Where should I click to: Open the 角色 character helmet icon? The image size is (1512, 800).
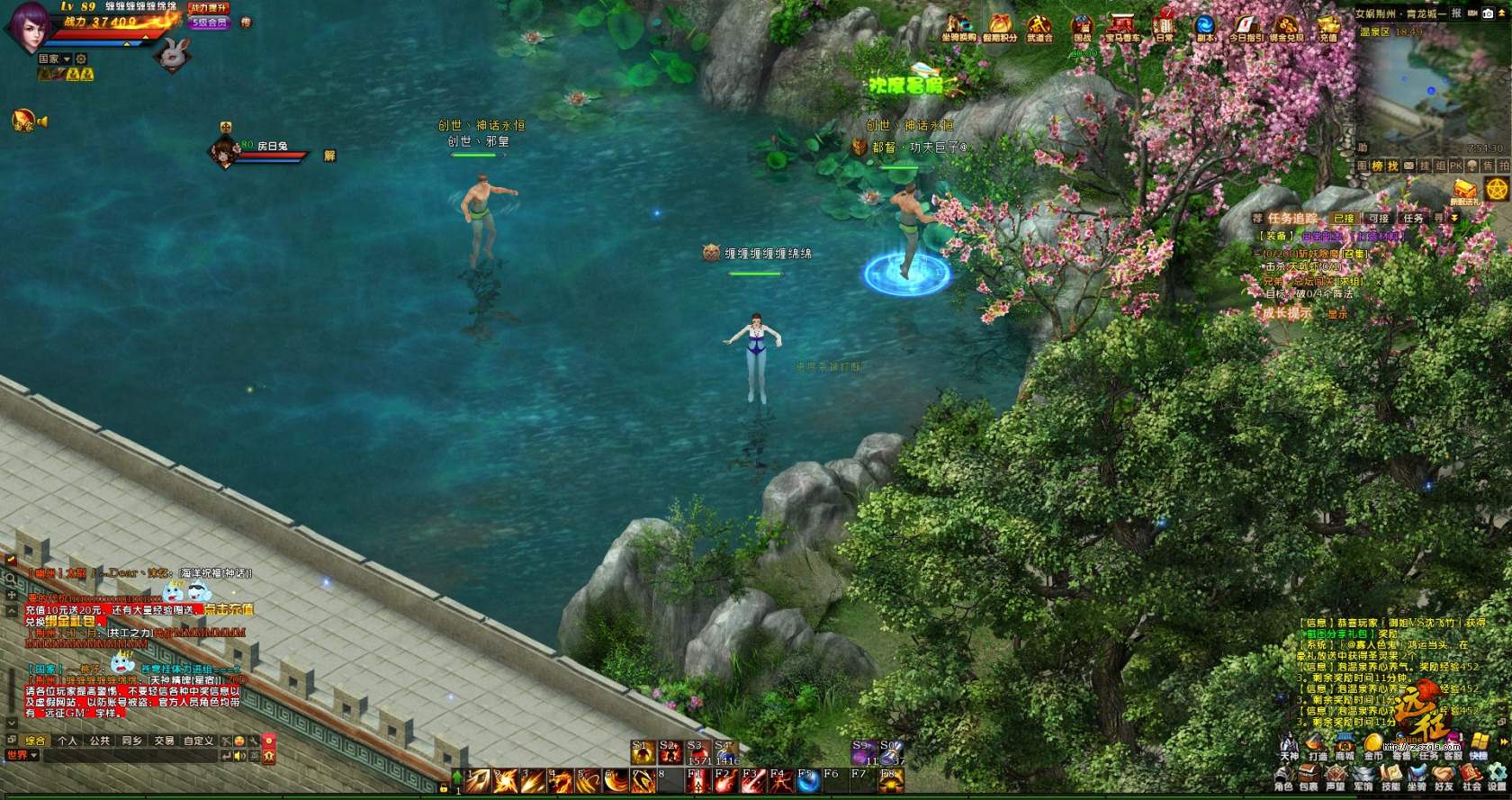click(x=1283, y=777)
